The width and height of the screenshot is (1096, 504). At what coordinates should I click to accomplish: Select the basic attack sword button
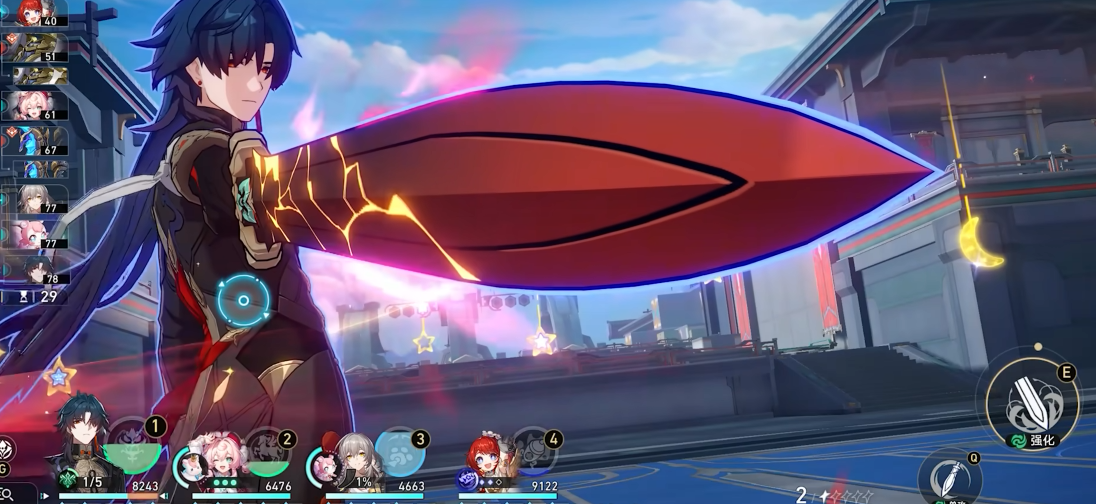click(948, 476)
